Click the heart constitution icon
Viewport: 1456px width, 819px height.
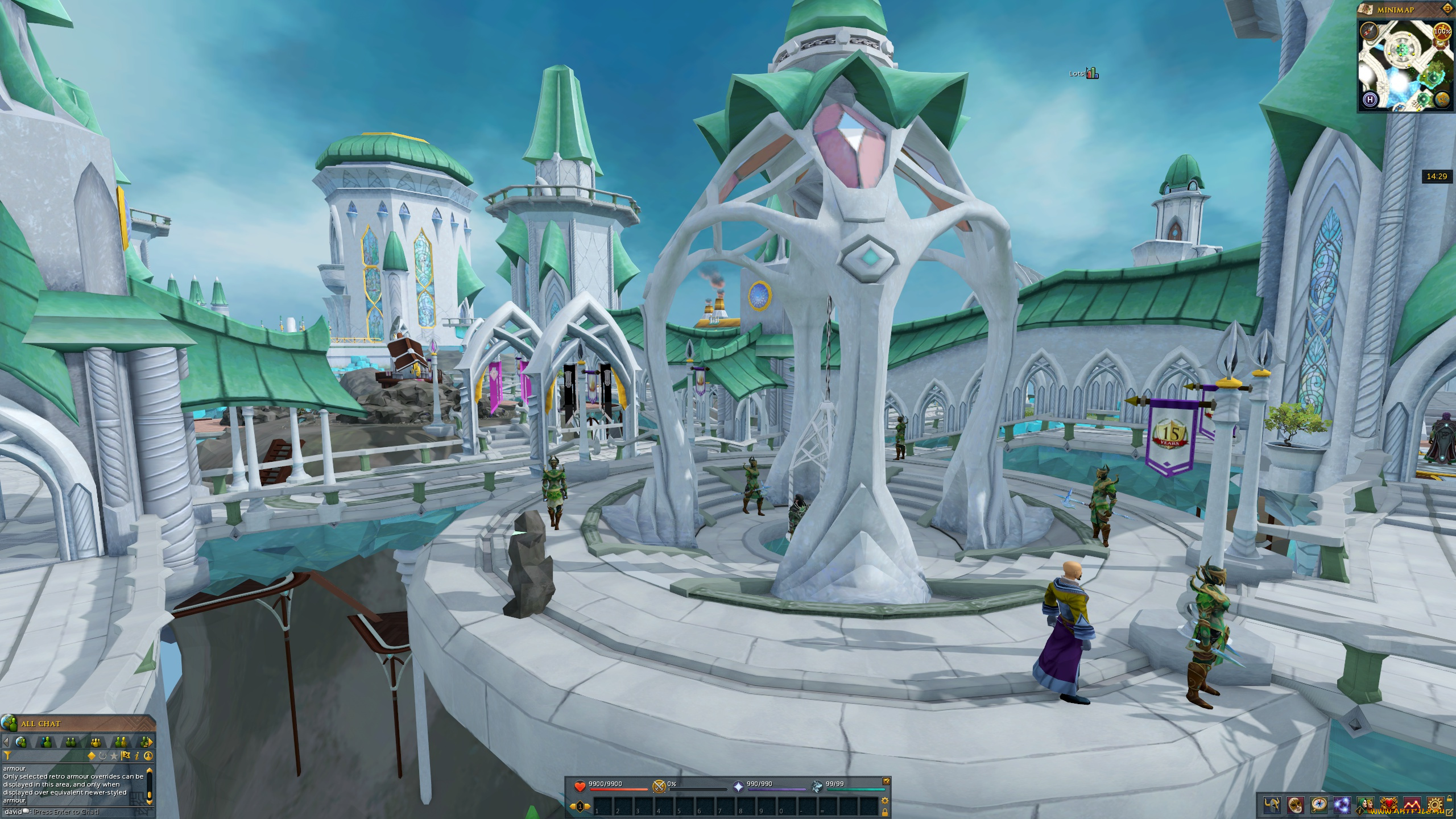pyautogui.click(x=580, y=787)
